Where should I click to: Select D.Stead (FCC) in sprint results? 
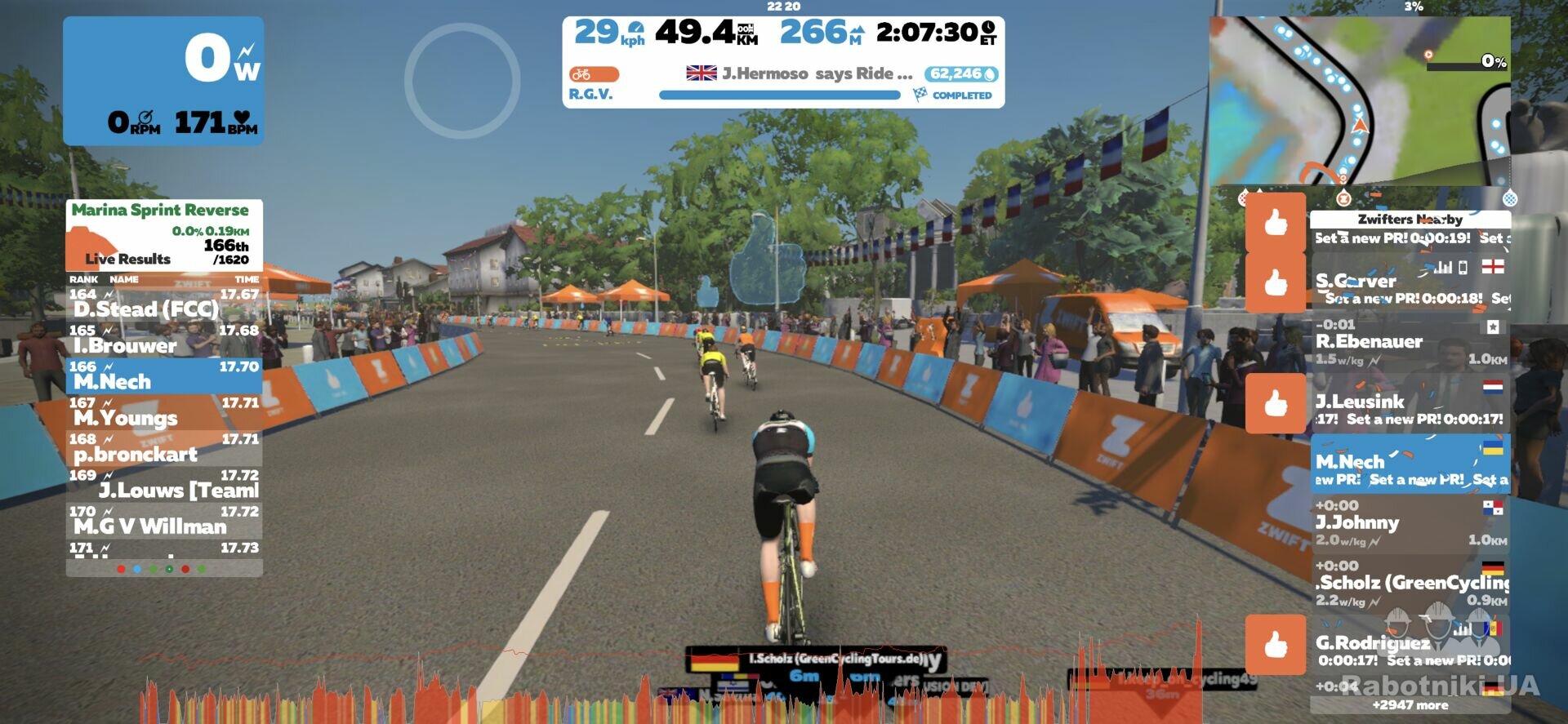coord(164,304)
